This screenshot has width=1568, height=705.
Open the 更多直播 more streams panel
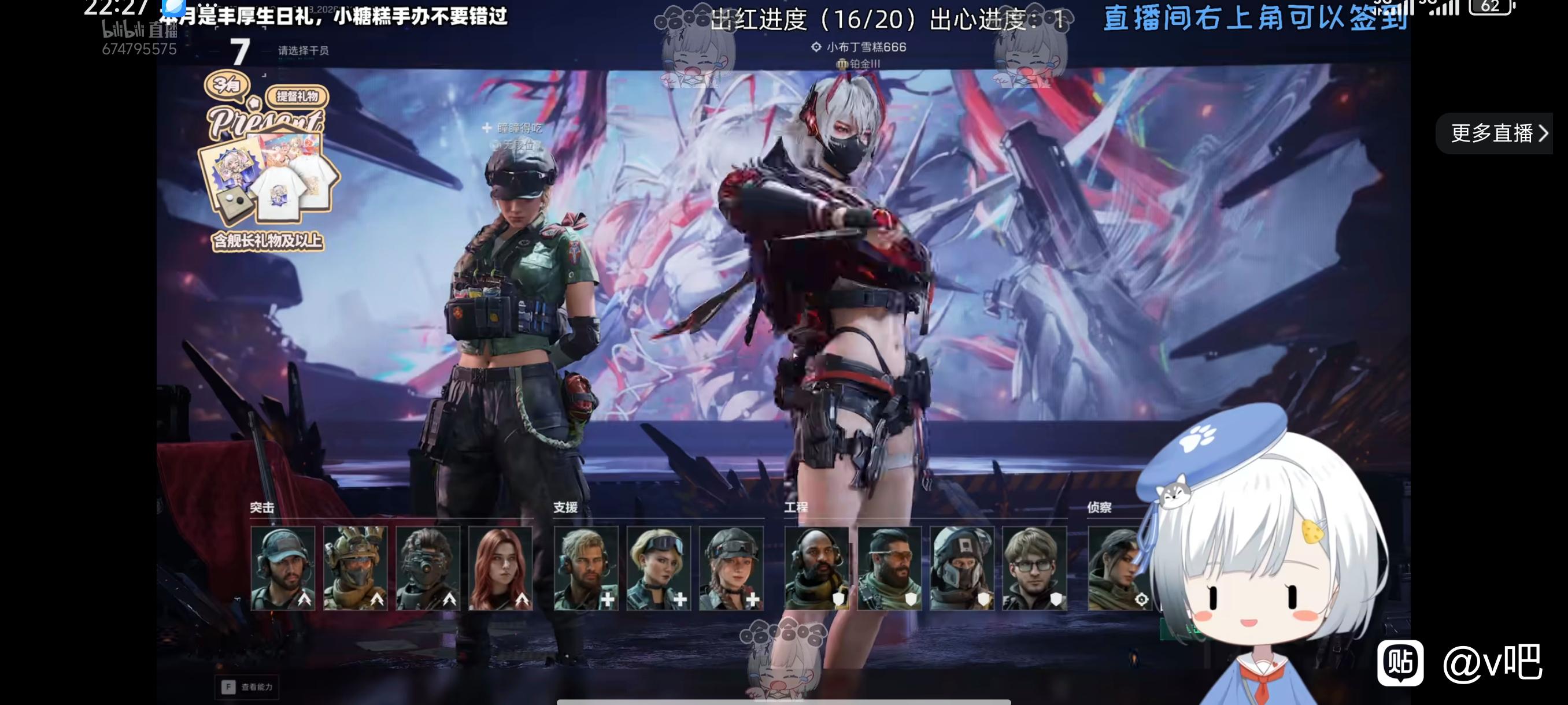coord(1497,133)
